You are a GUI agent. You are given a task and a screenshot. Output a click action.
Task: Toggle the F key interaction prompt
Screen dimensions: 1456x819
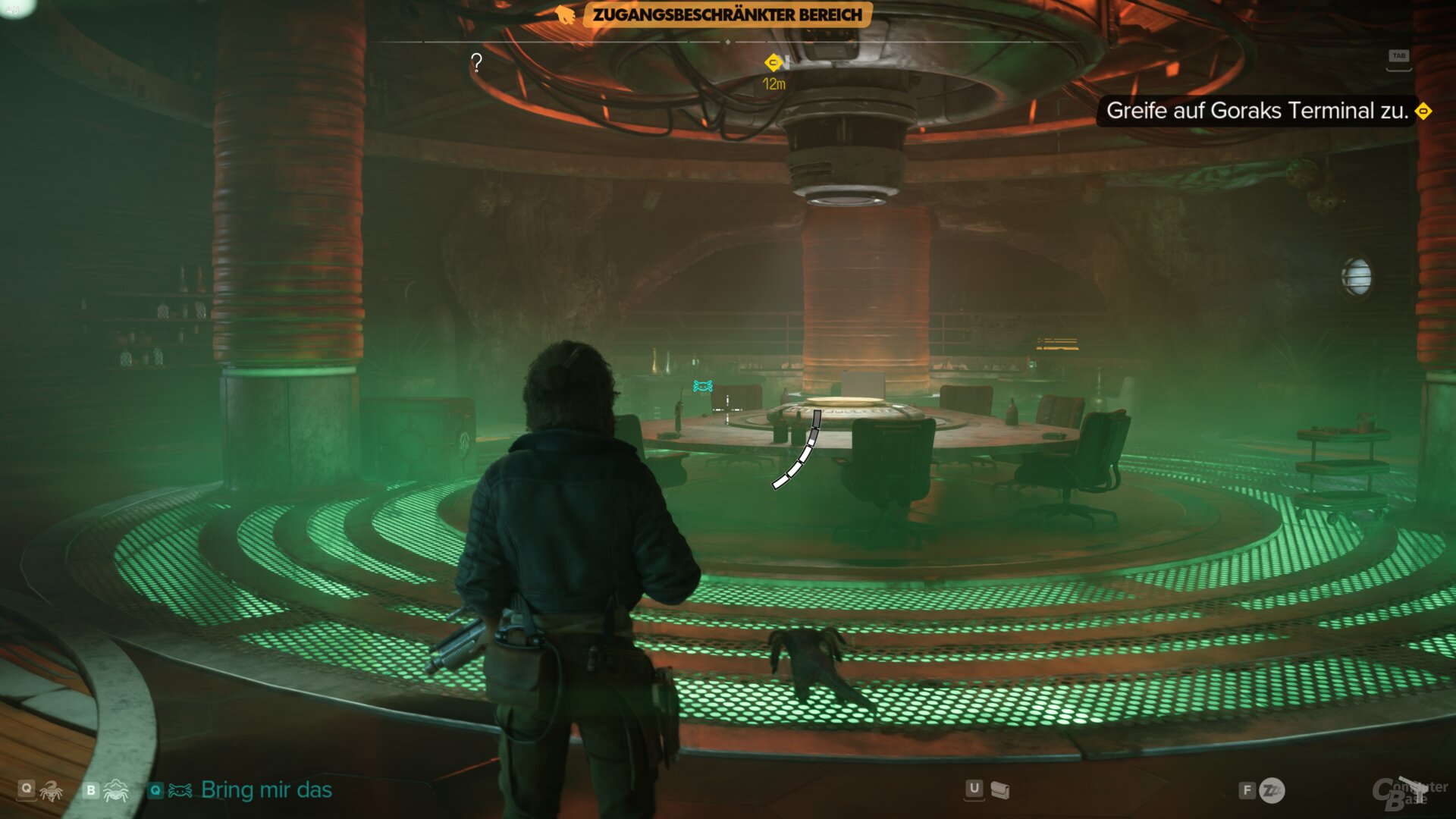(1247, 789)
